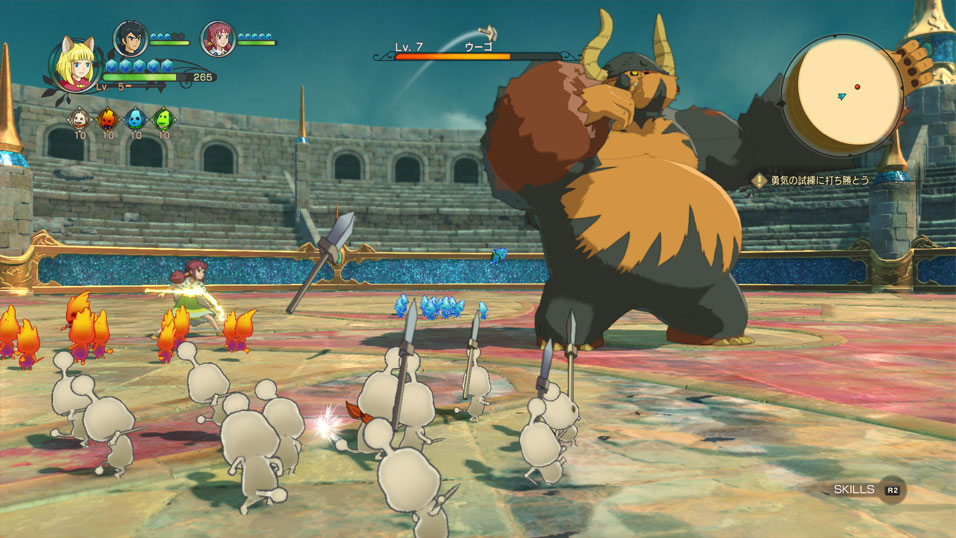
Task: Choose the blue water Higgledy squad icon
Action: [x=135, y=118]
